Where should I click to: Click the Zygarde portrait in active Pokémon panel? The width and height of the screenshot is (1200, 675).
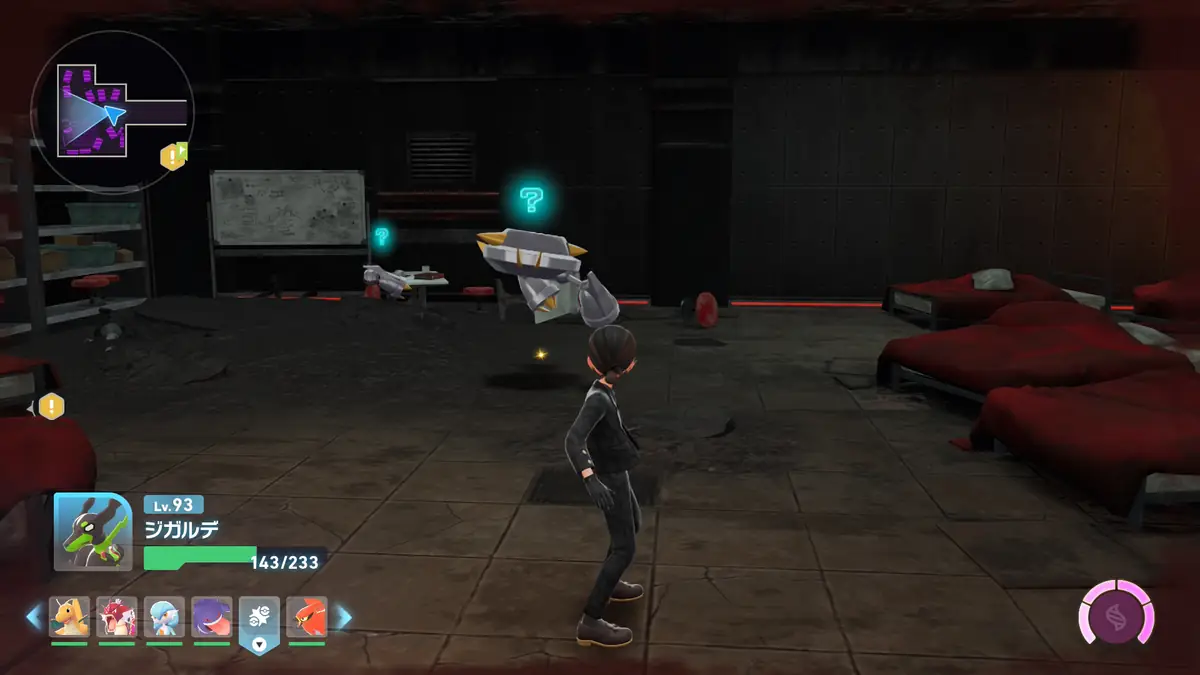point(92,532)
